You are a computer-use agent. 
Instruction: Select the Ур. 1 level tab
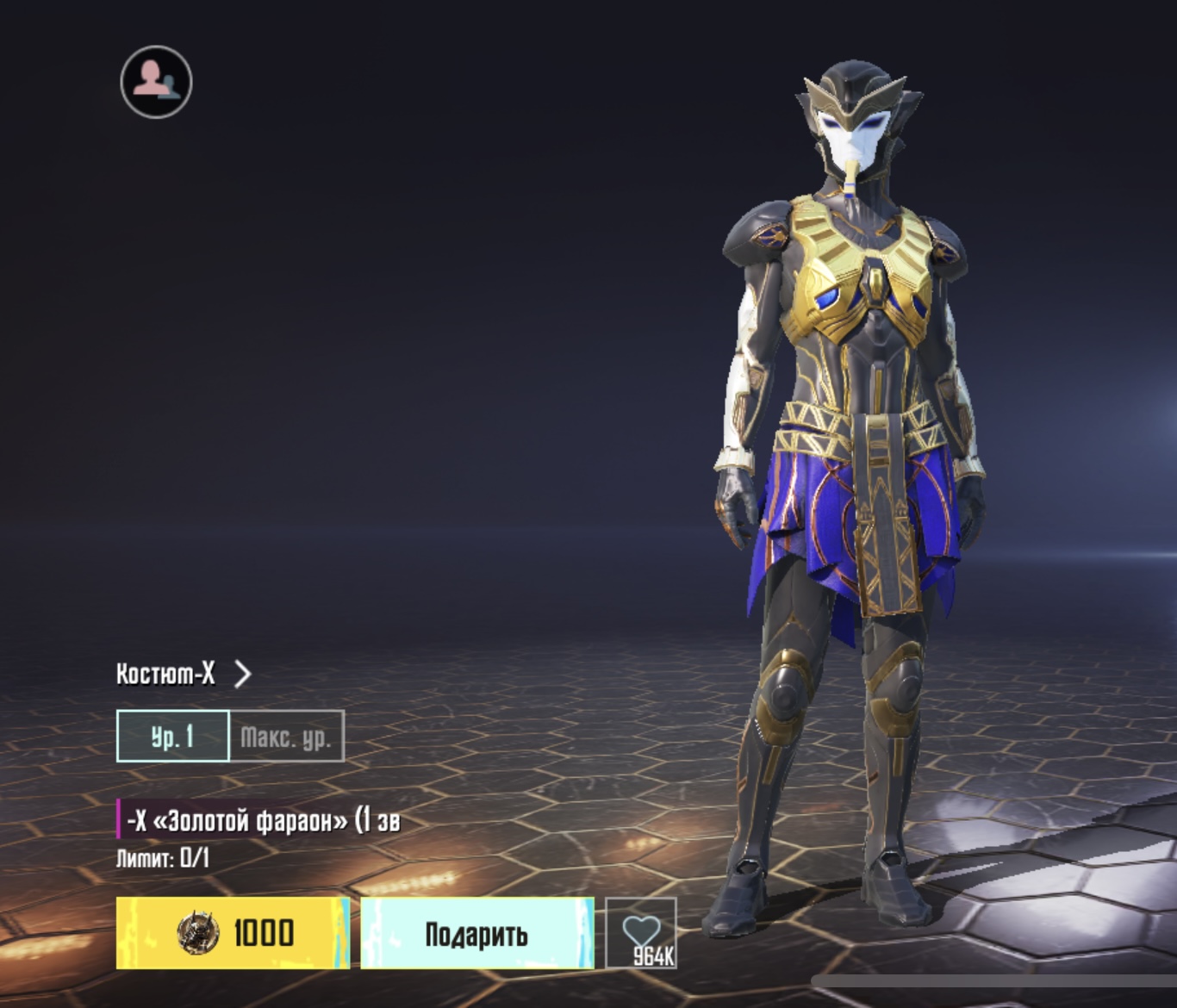[x=173, y=737]
